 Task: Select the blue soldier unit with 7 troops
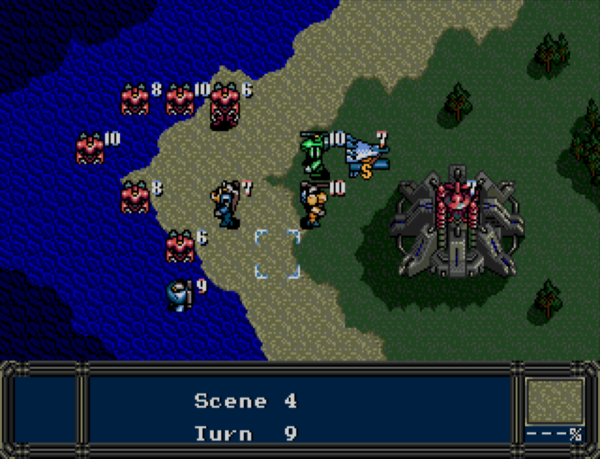coord(227,203)
